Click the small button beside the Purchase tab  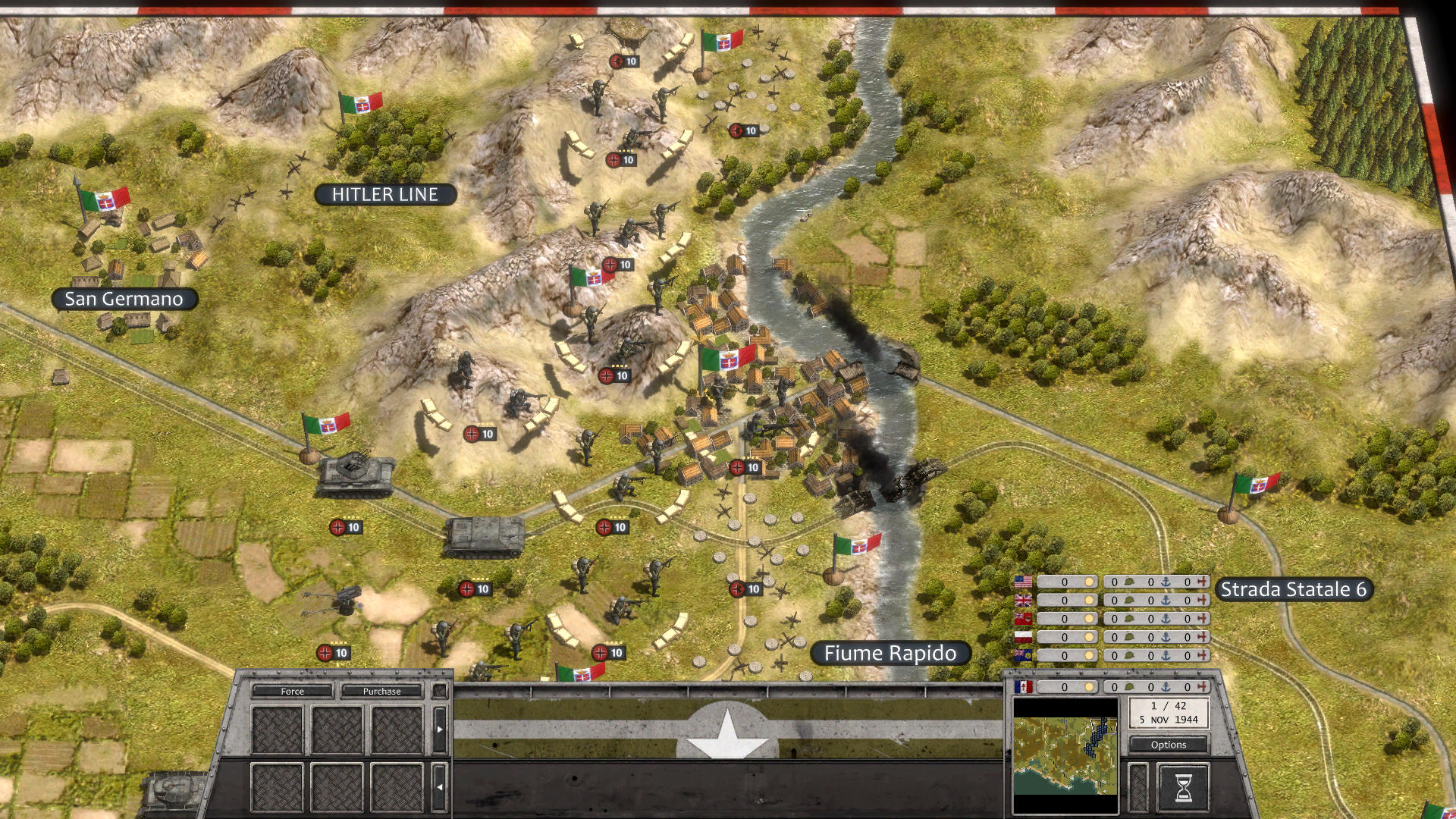click(x=440, y=691)
